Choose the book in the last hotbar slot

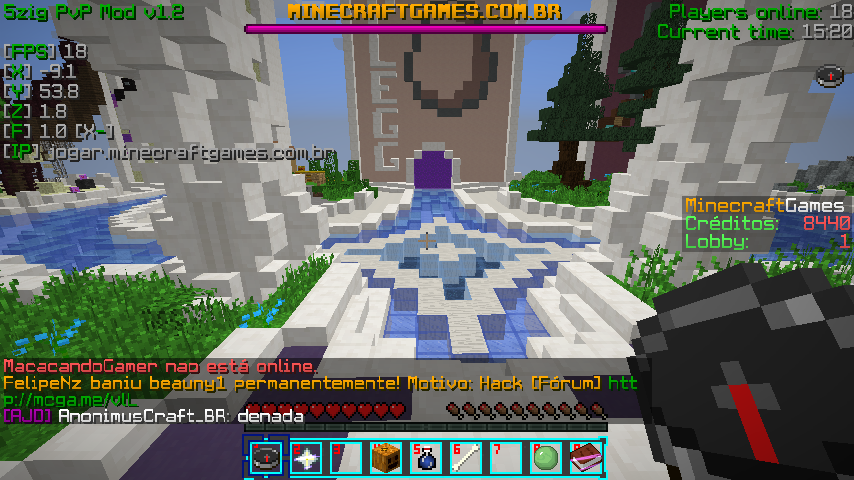coord(586,457)
